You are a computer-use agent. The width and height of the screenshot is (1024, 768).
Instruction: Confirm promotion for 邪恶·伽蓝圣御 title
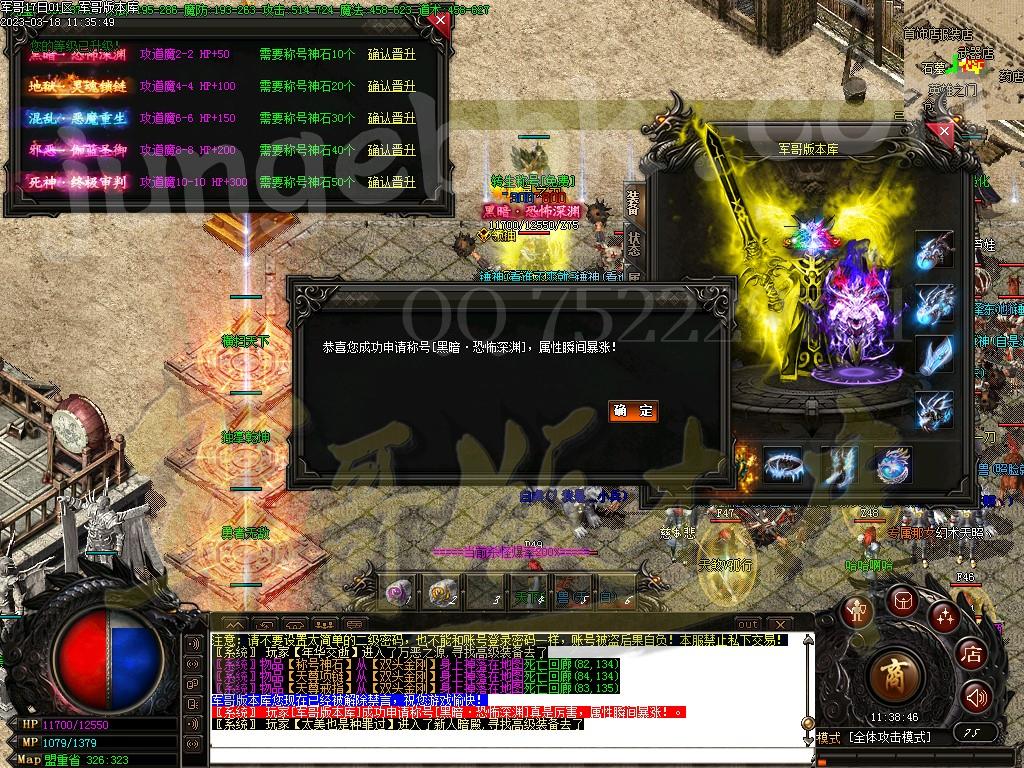click(x=391, y=151)
